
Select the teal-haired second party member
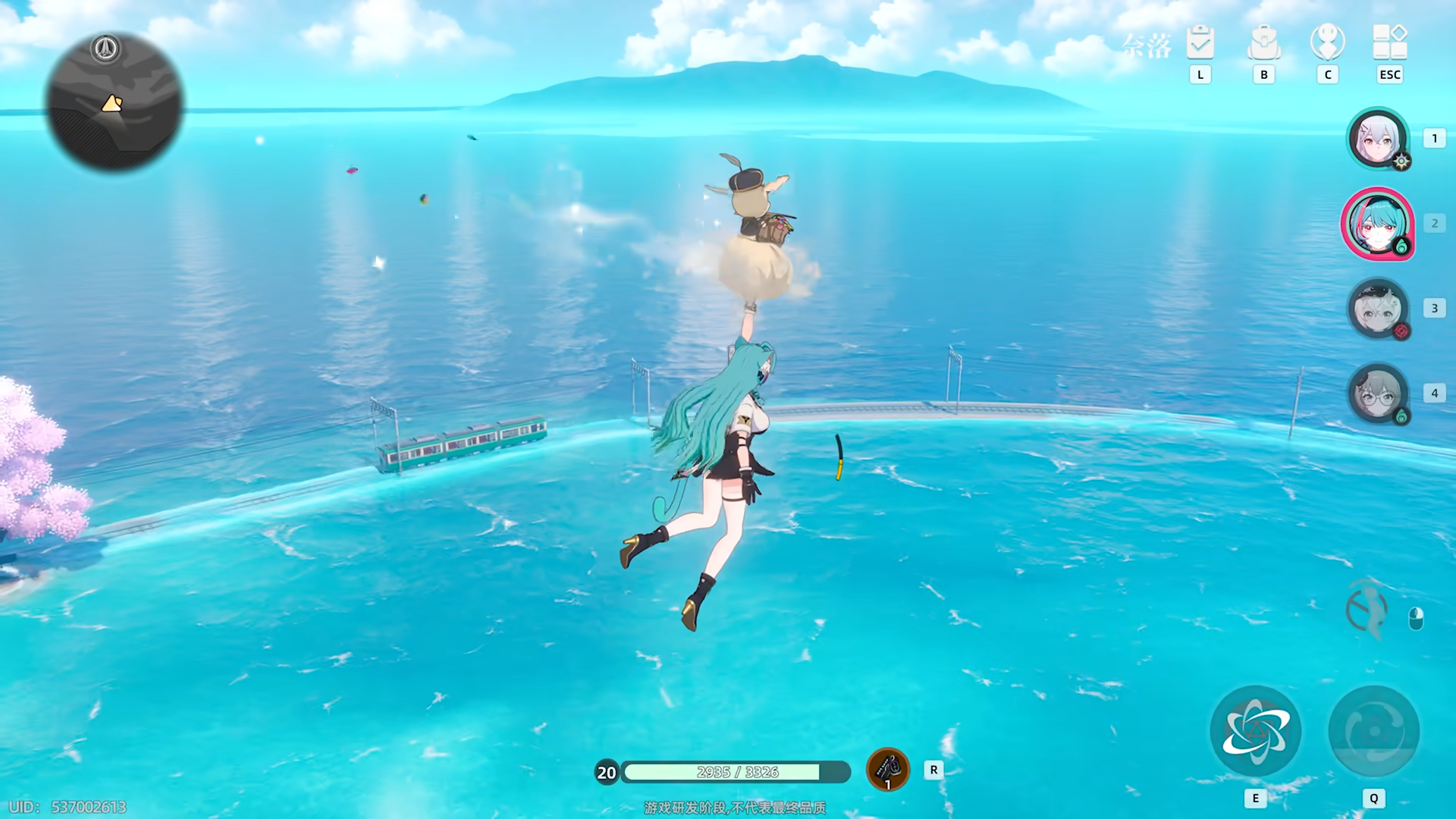pyautogui.click(x=1377, y=224)
